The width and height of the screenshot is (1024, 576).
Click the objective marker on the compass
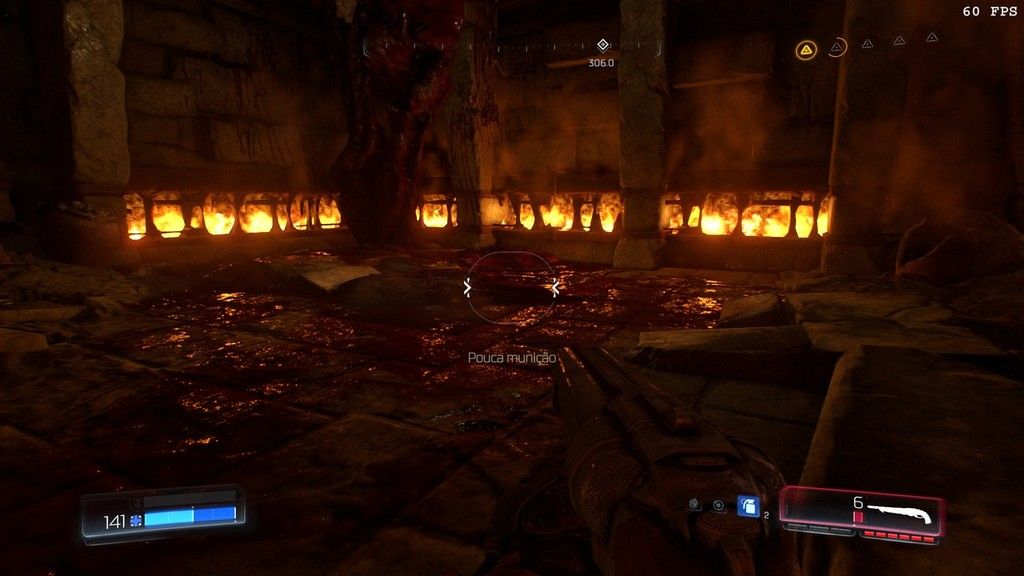[x=602, y=45]
